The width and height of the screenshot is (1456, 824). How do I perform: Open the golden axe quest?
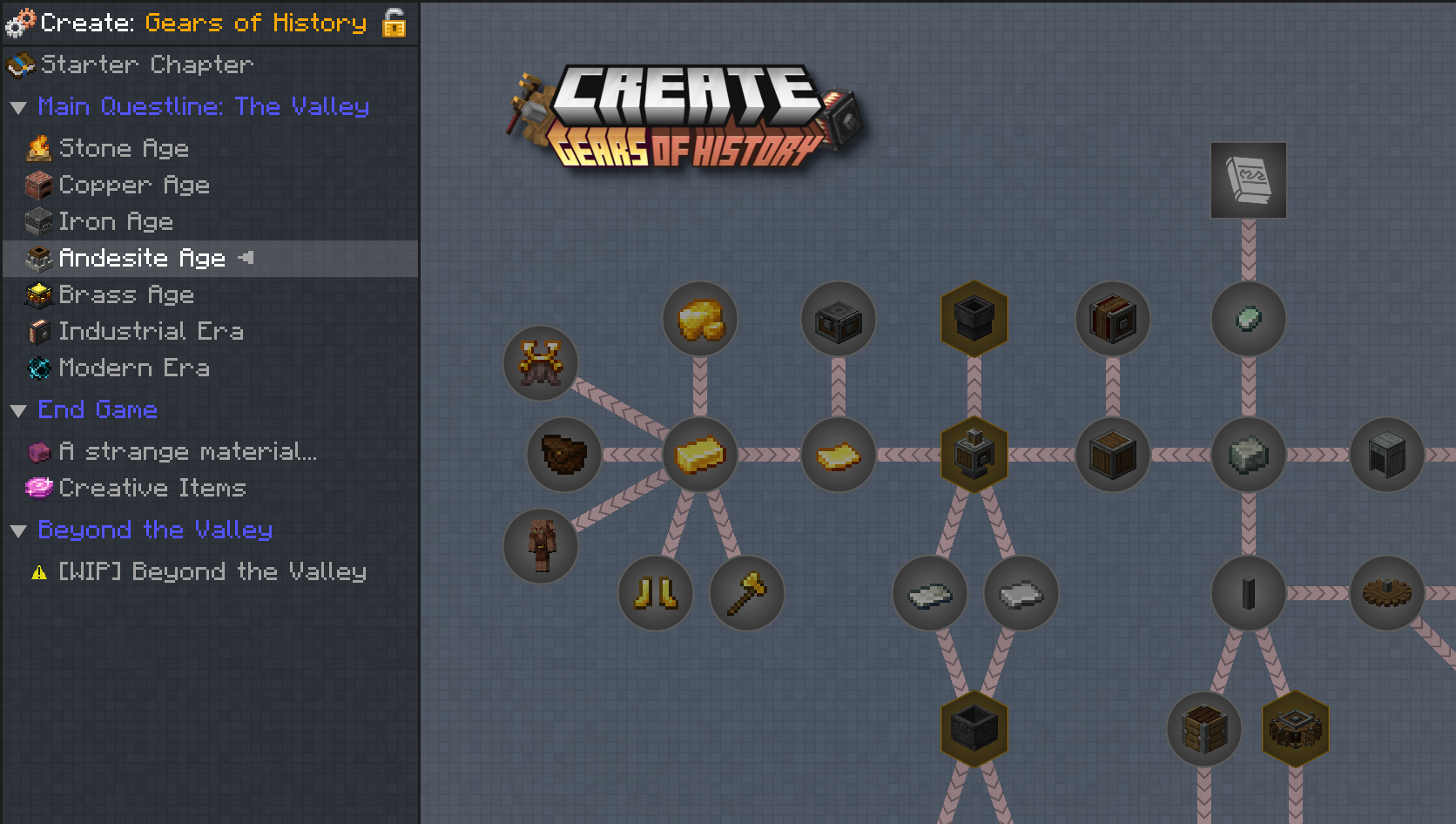[x=746, y=592]
